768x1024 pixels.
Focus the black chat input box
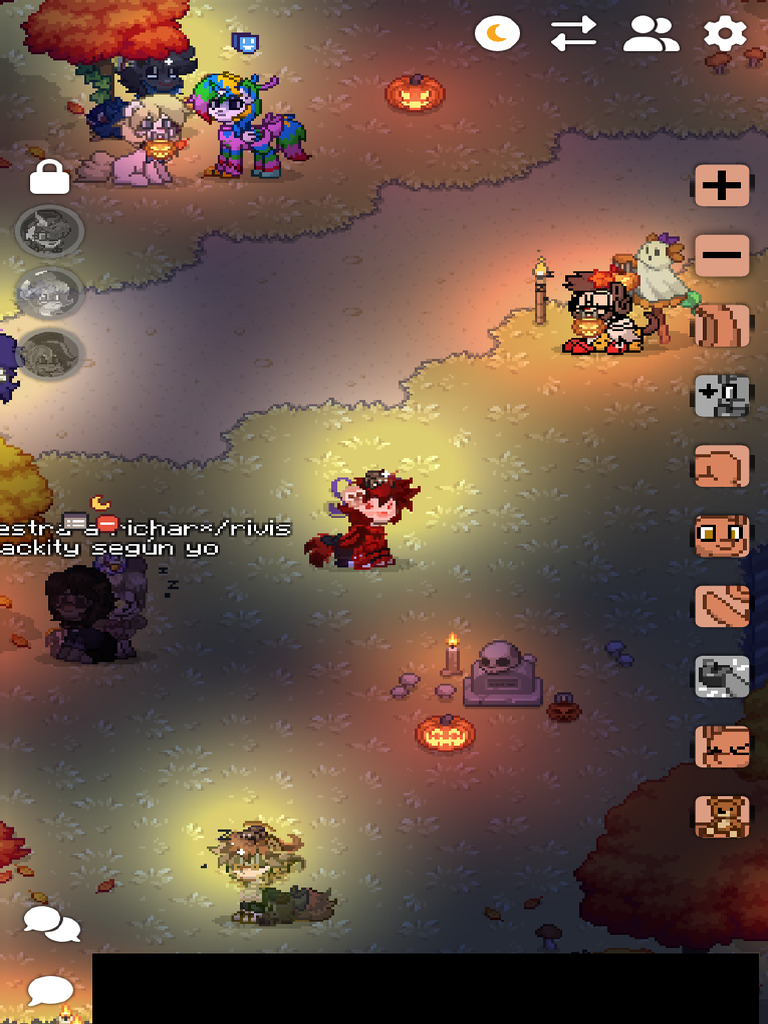(x=425, y=988)
